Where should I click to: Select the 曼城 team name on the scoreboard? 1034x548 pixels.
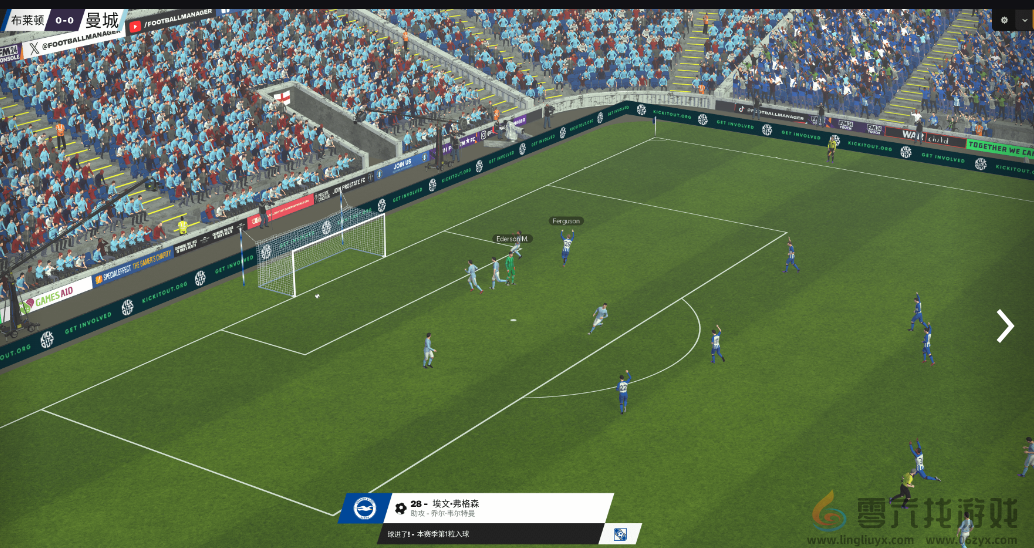101,20
